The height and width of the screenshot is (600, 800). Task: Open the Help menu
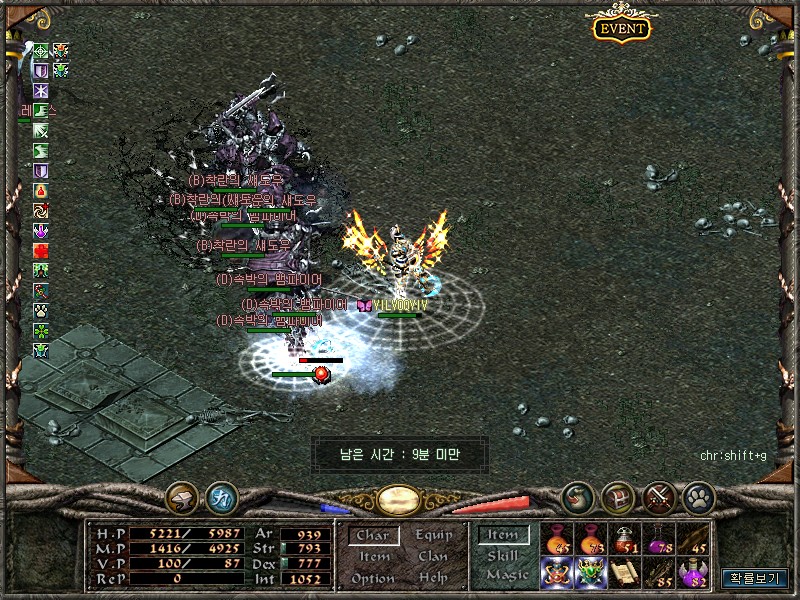(433, 578)
